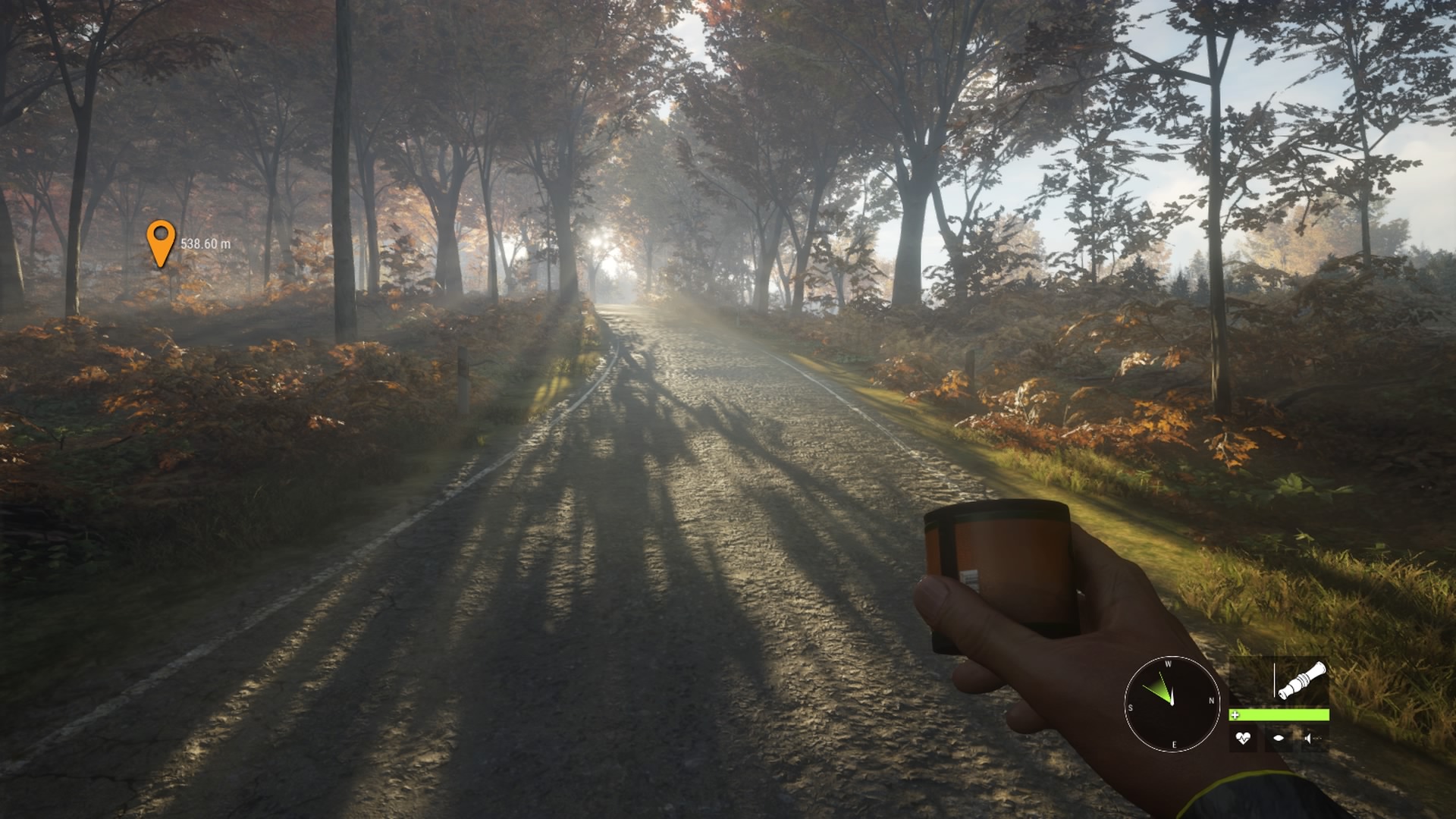The height and width of the screenshot is (819, 1456).
Task: Click the speaker noise level icon
Action: tap(1313, 737)
